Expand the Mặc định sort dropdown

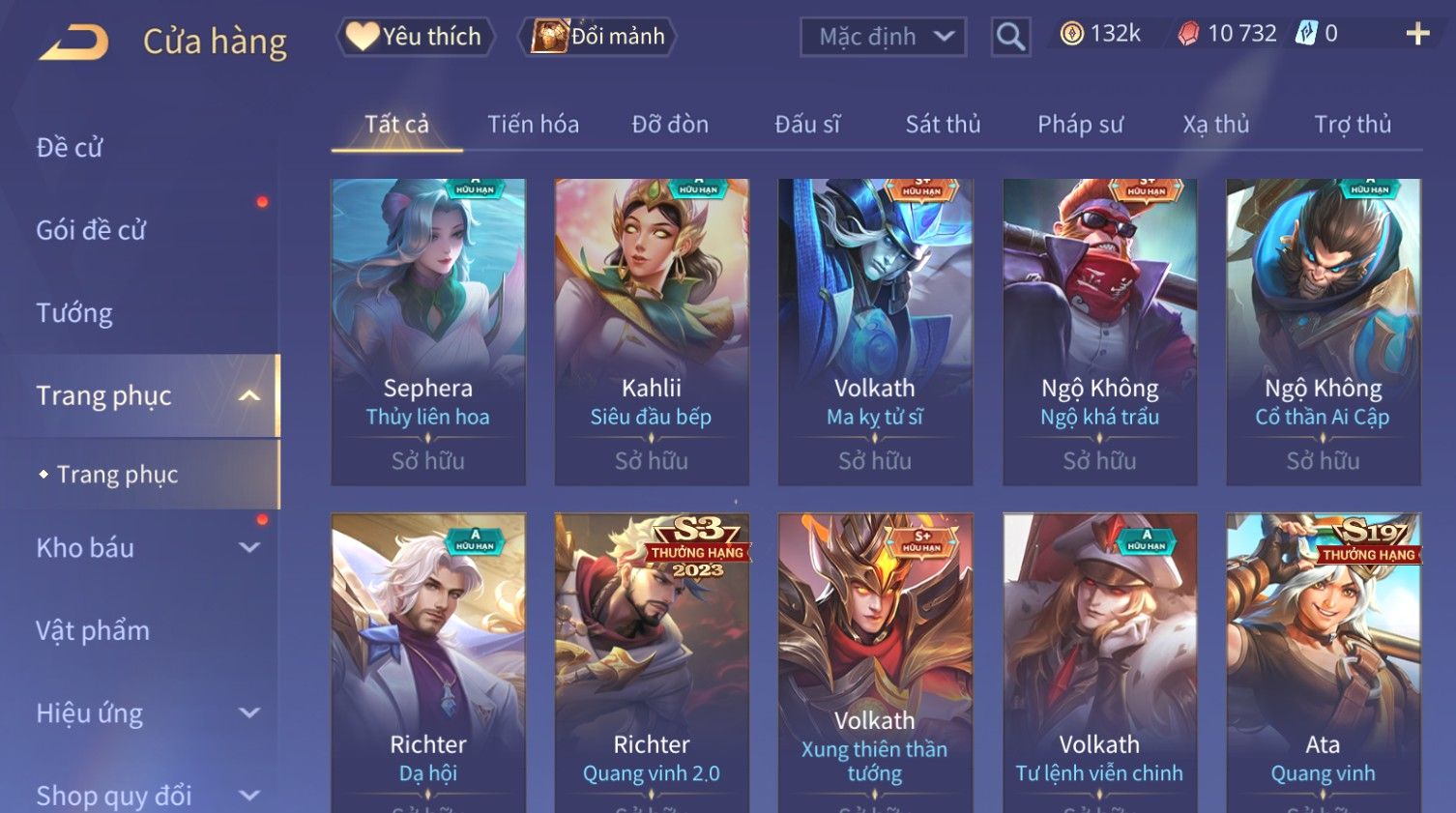pos(883,37)
